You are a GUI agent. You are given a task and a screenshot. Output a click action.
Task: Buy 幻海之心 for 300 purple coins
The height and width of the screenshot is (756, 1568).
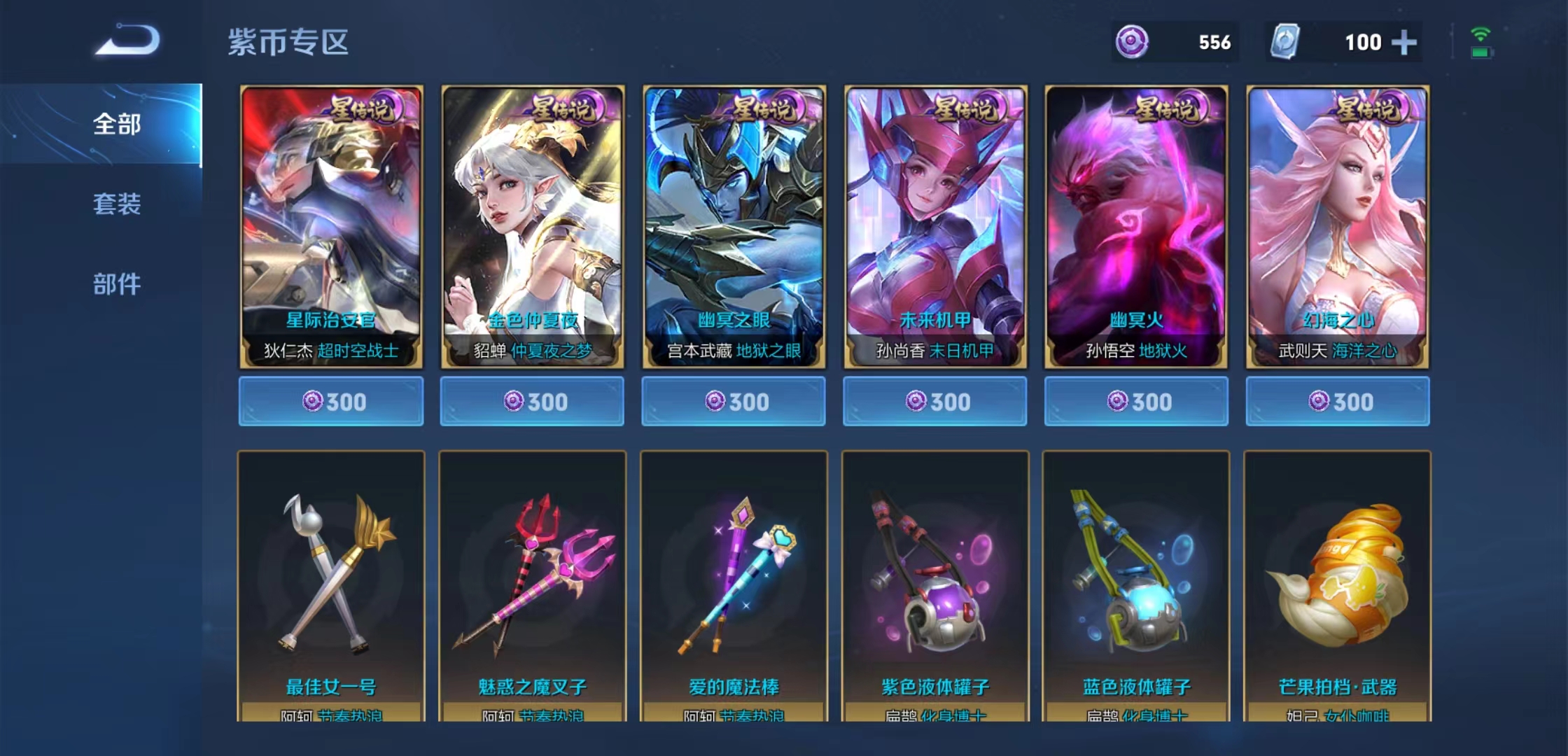point(1338,402)
